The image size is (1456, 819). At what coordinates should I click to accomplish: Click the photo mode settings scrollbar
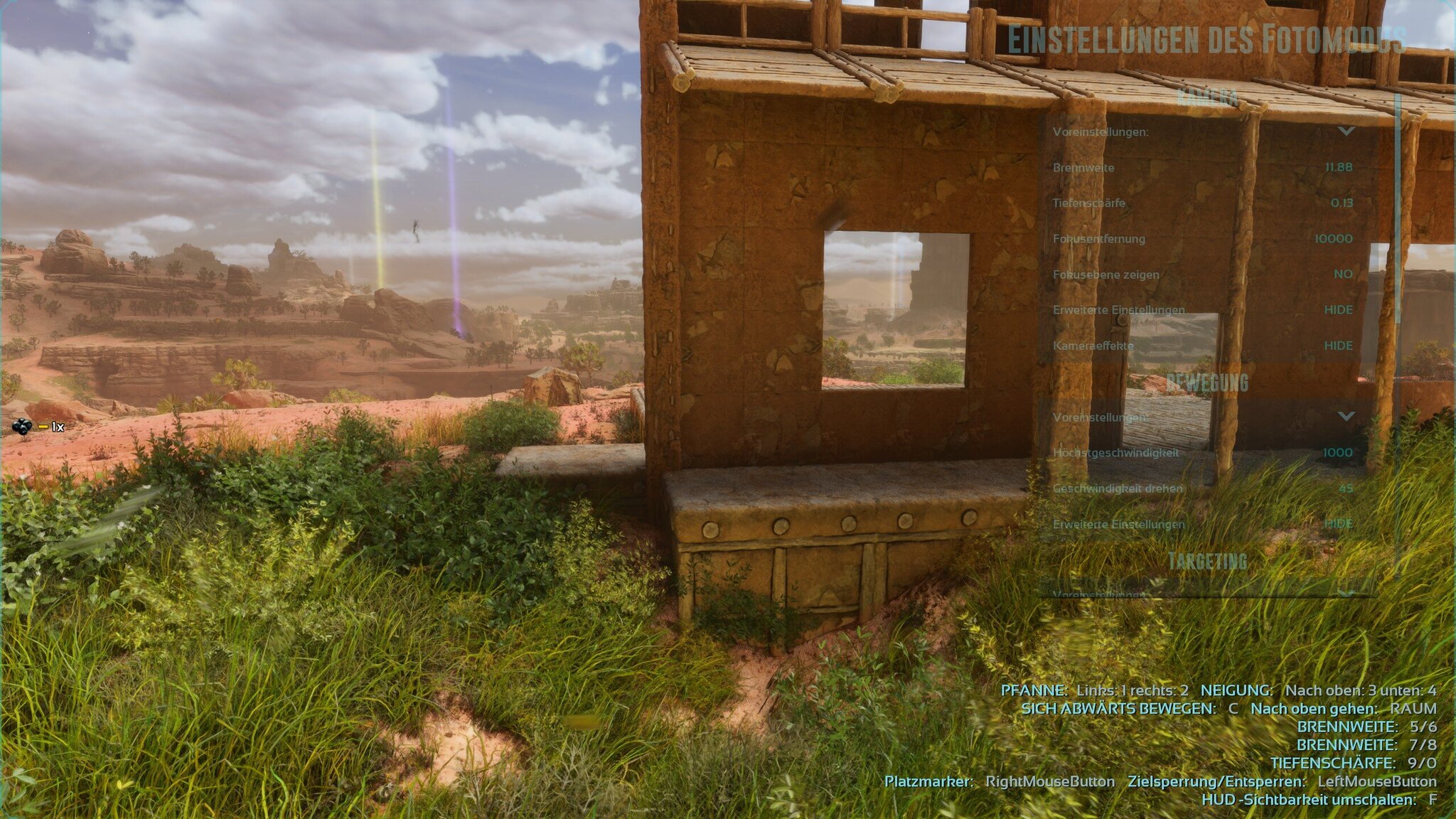(1398, 213)
